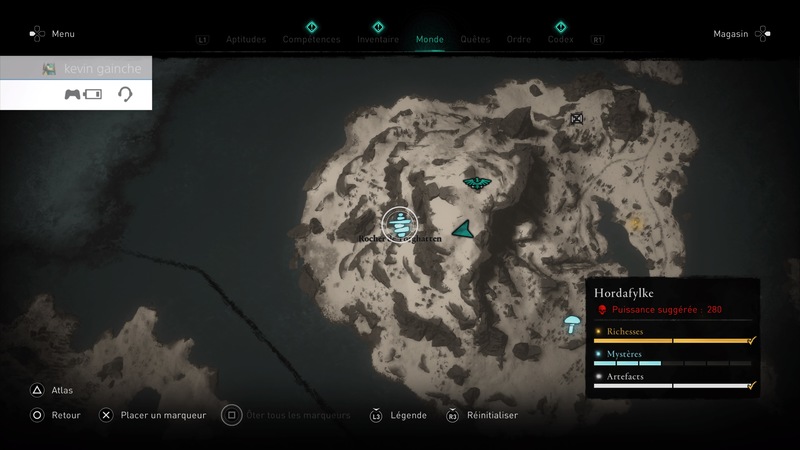Screen dimensions: 800x450
Task: Open the Compétences tab
Action: click(311, 40)
